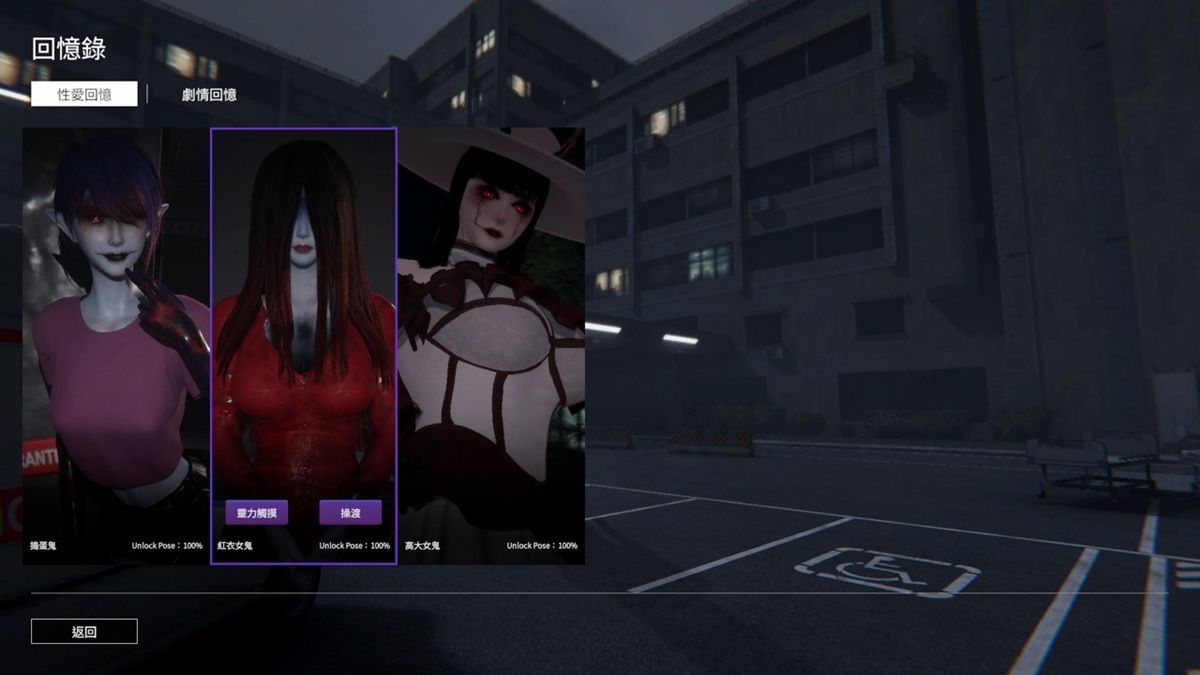
Task: Click the 靈力觸摸 button
Action: [257, 513]
